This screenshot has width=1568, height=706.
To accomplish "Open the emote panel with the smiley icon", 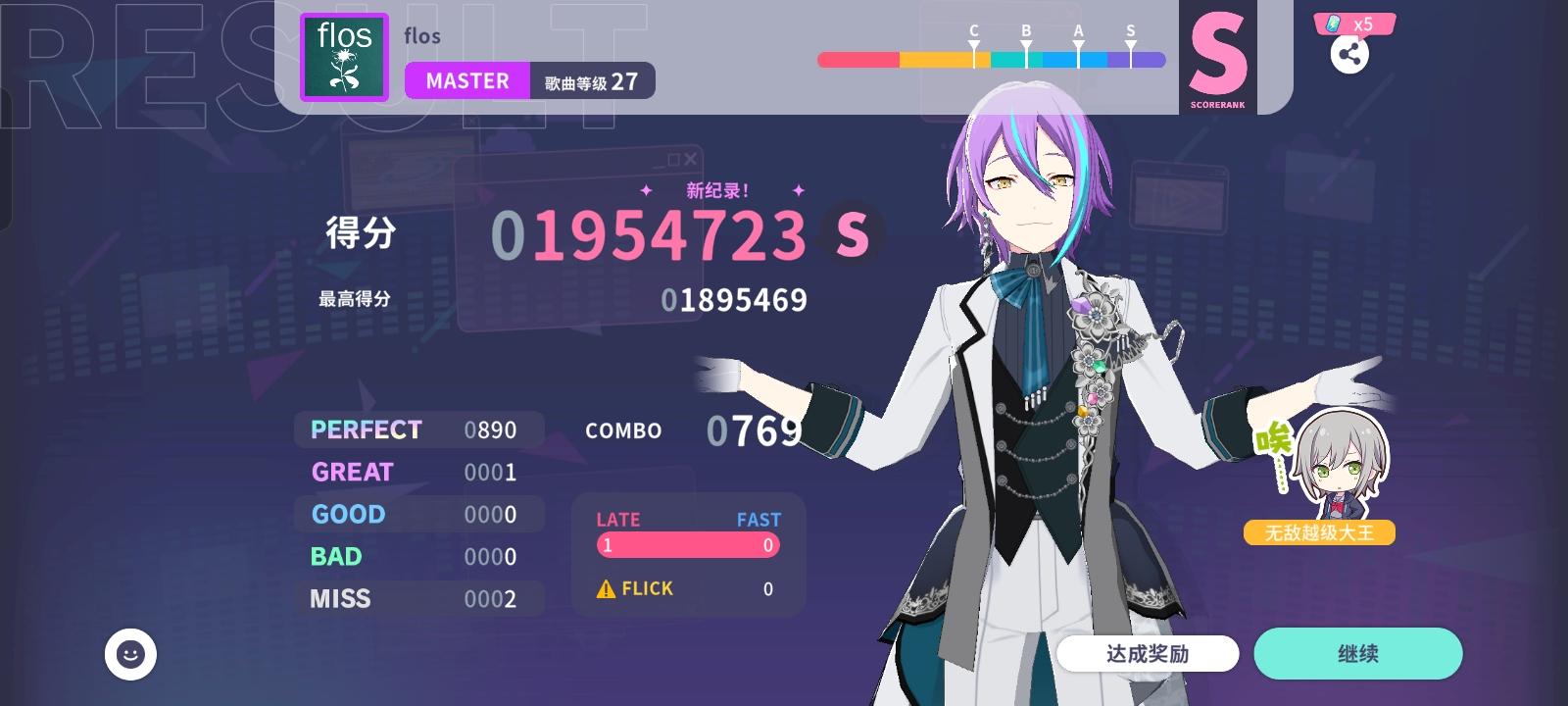I will (130, 652).
